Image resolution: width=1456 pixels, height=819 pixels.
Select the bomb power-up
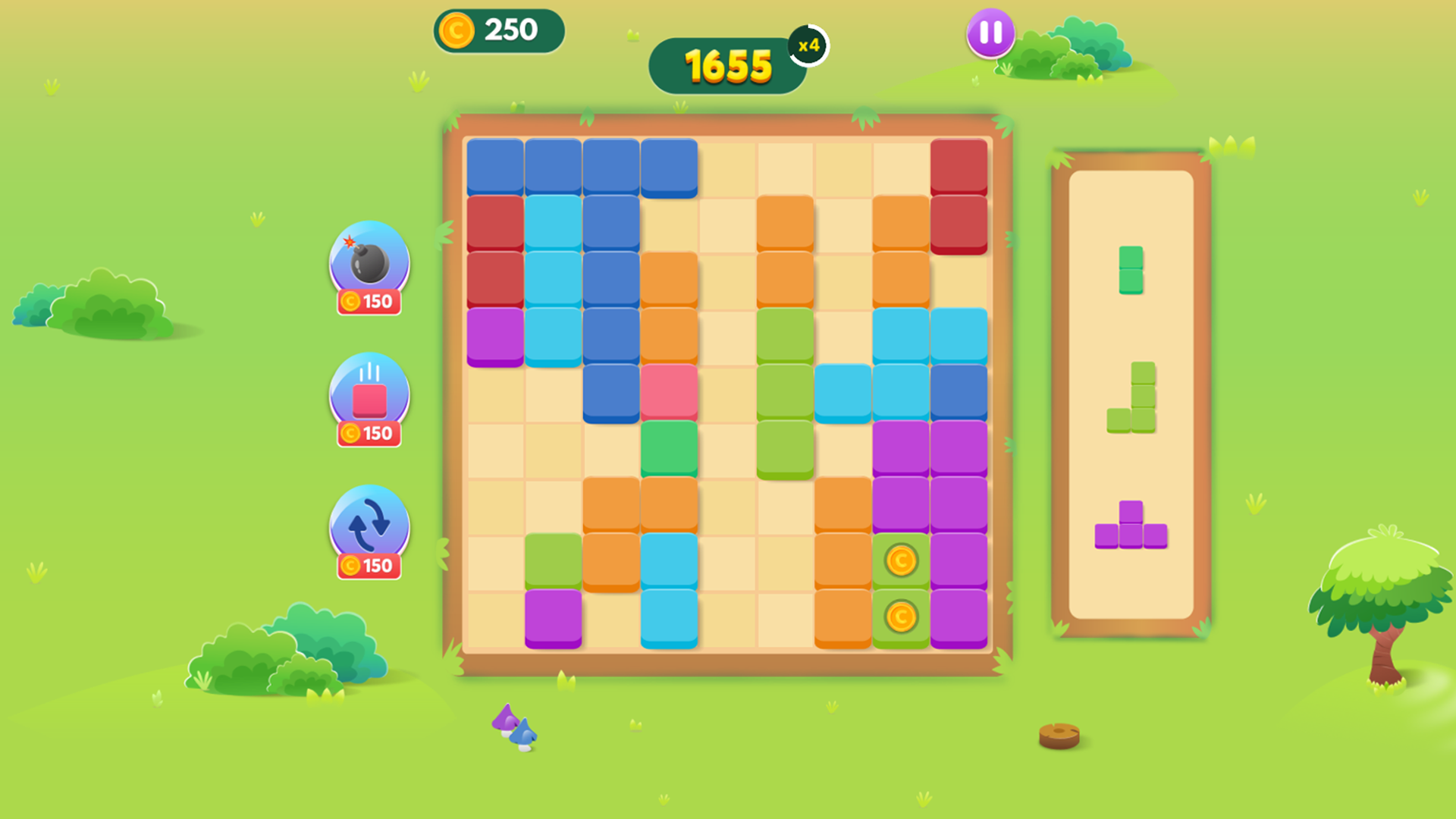click(369, 265)
